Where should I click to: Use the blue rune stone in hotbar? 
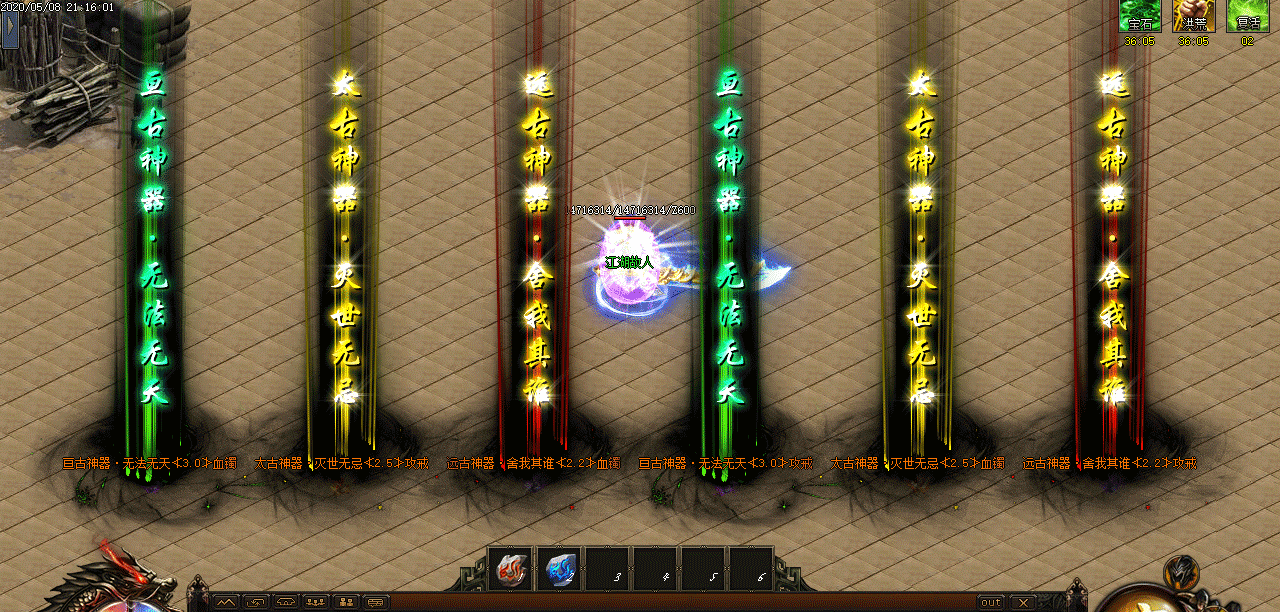click(559, 569)
